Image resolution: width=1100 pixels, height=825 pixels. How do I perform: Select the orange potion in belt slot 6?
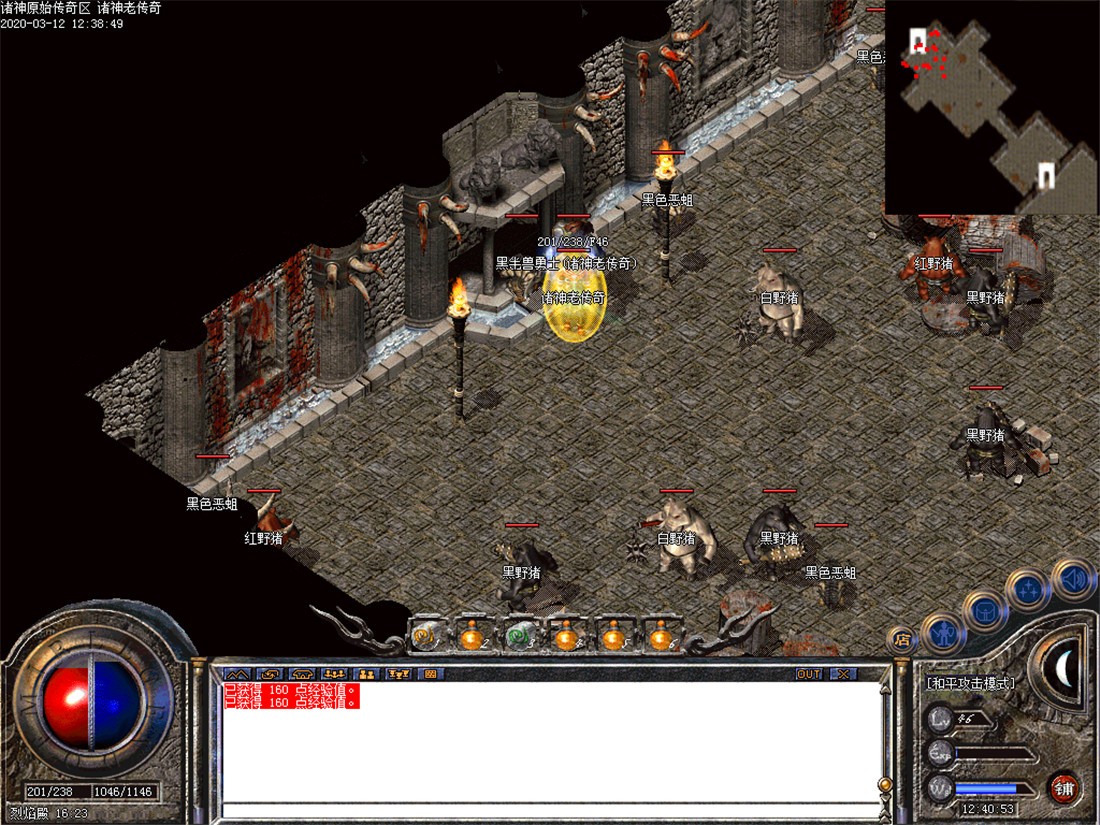[659, 635]
